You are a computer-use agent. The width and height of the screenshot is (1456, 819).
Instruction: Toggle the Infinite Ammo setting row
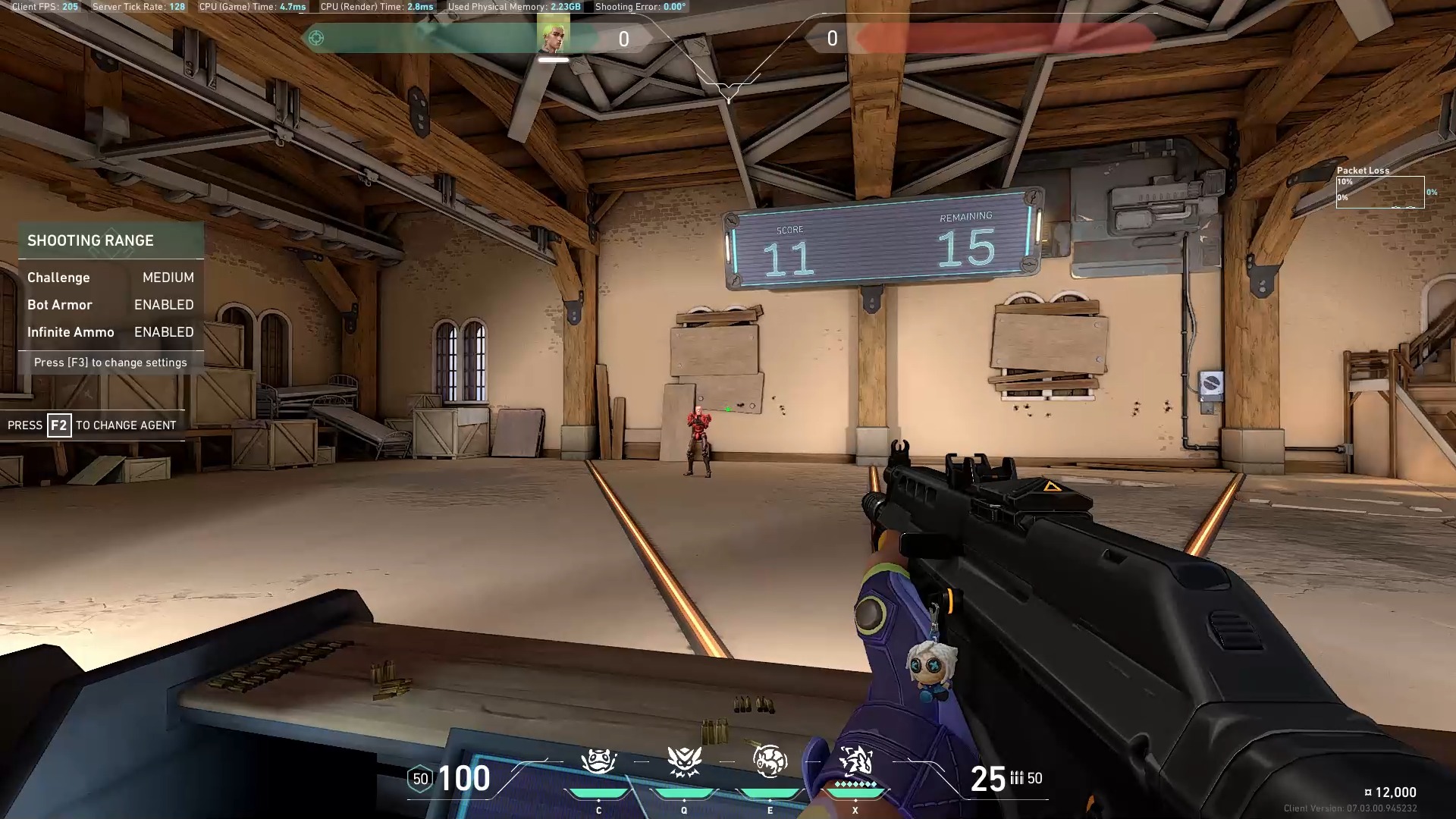[111, 332]
